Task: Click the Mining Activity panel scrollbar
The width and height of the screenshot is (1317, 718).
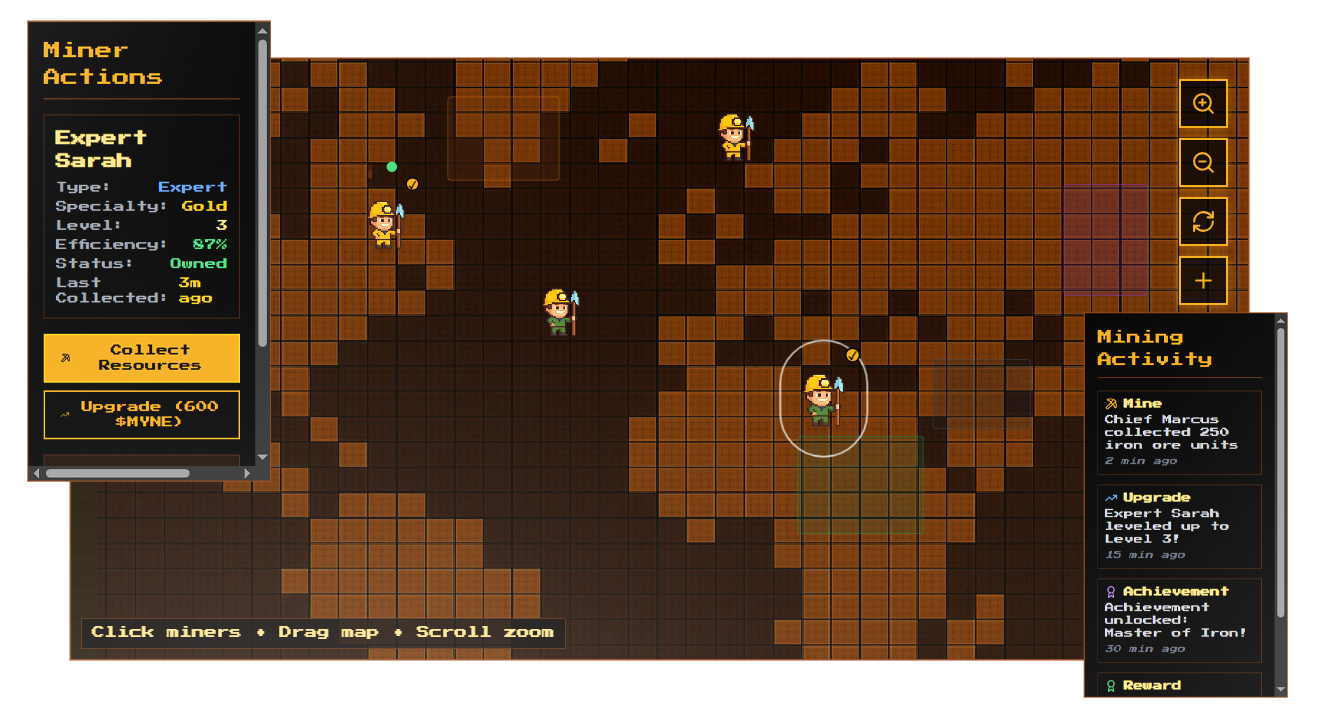Action: point(1281,470)
